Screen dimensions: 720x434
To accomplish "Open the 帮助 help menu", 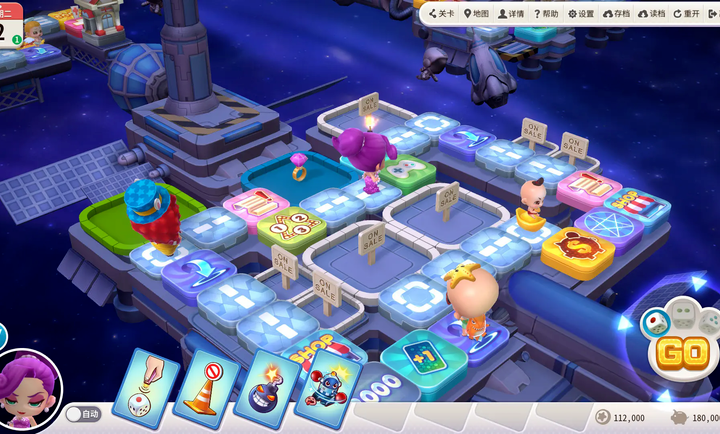I will [x=546, y=13].
